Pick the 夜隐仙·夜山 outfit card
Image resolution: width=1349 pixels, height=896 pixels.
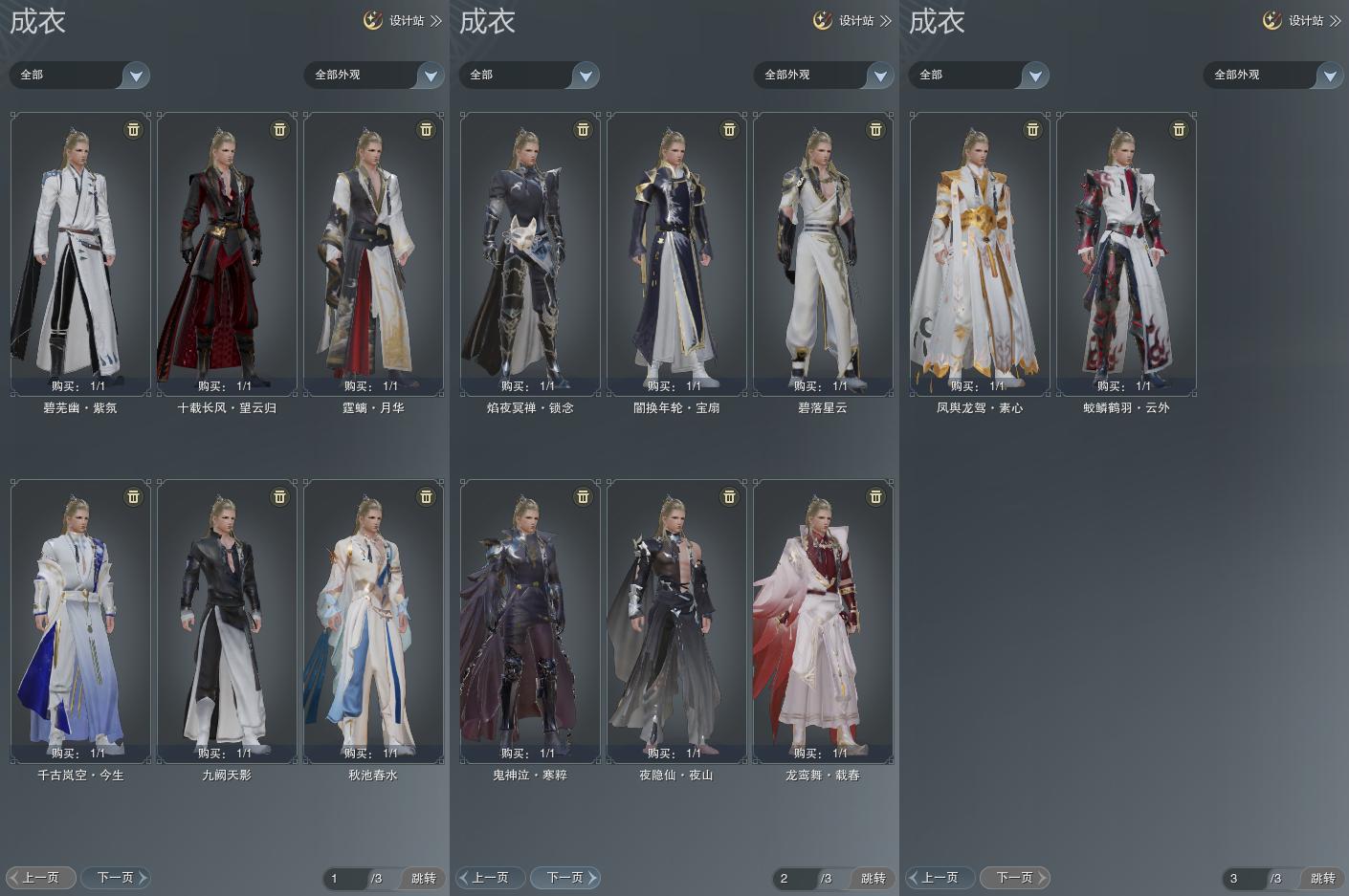tap(676, 621)
